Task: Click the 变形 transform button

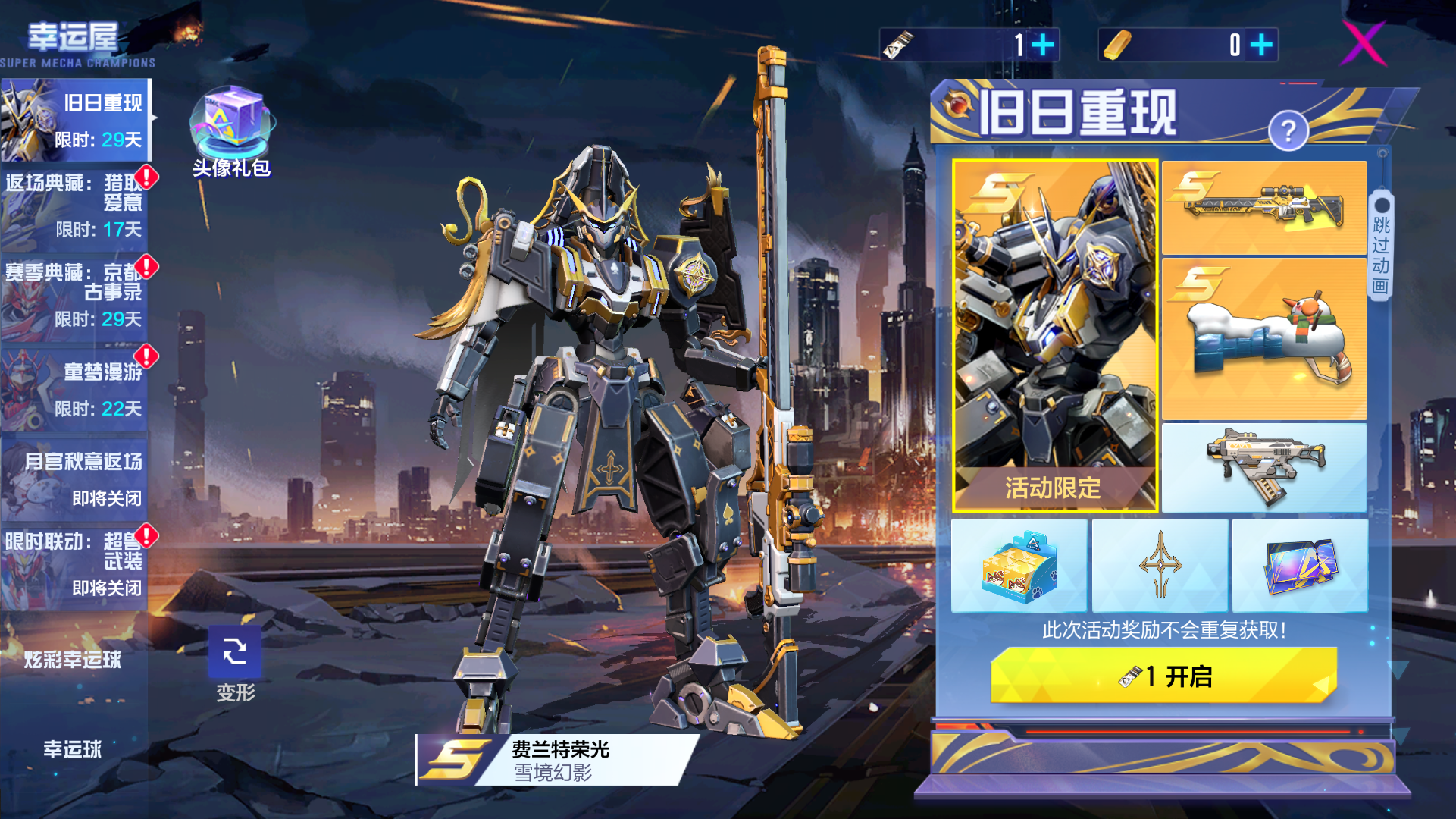Action: [235, 662]
